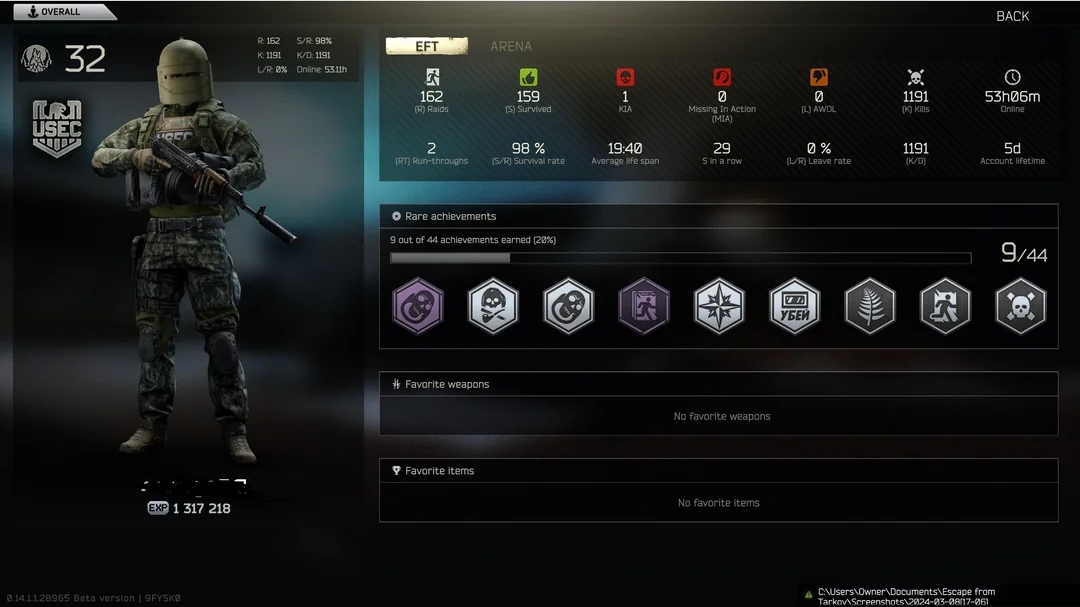Viewport: 1080px width, 607px height.
Task: Select the purple skull-grenade achievement badge
Action: click(x=418, y=306)
